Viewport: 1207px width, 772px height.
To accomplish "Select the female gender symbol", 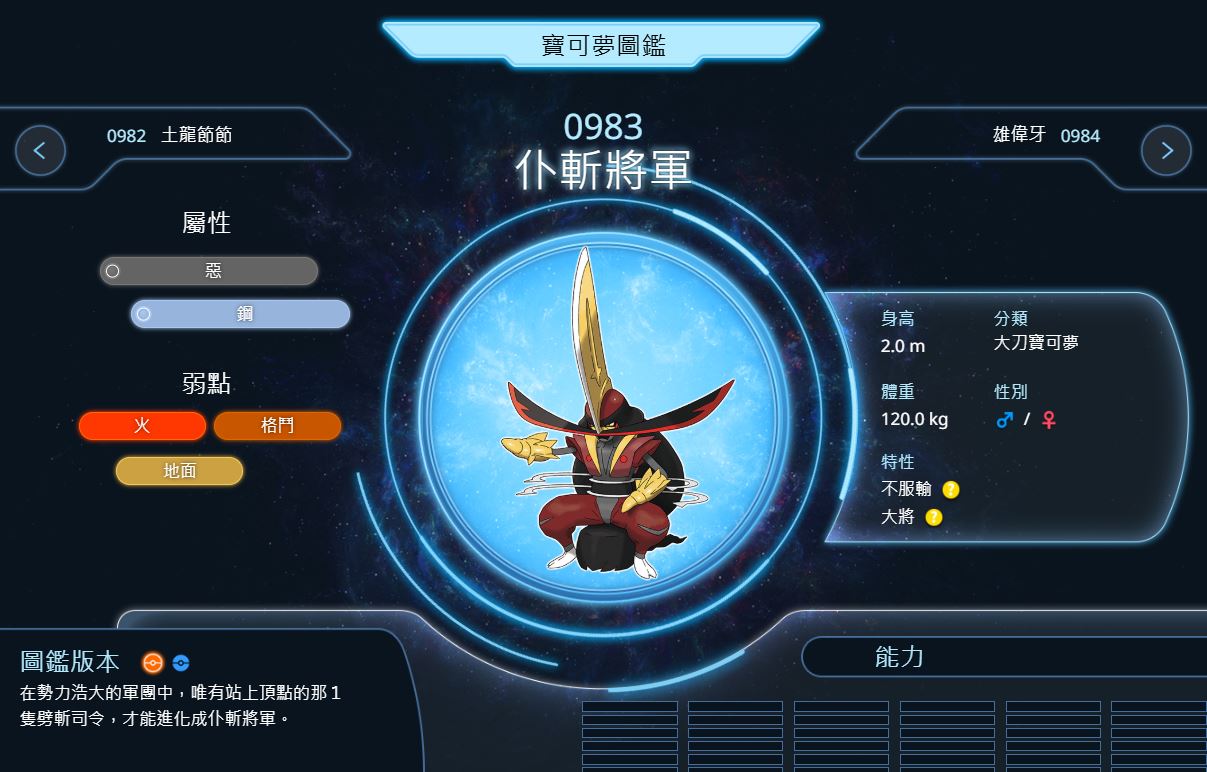I will pos(1048,420).
